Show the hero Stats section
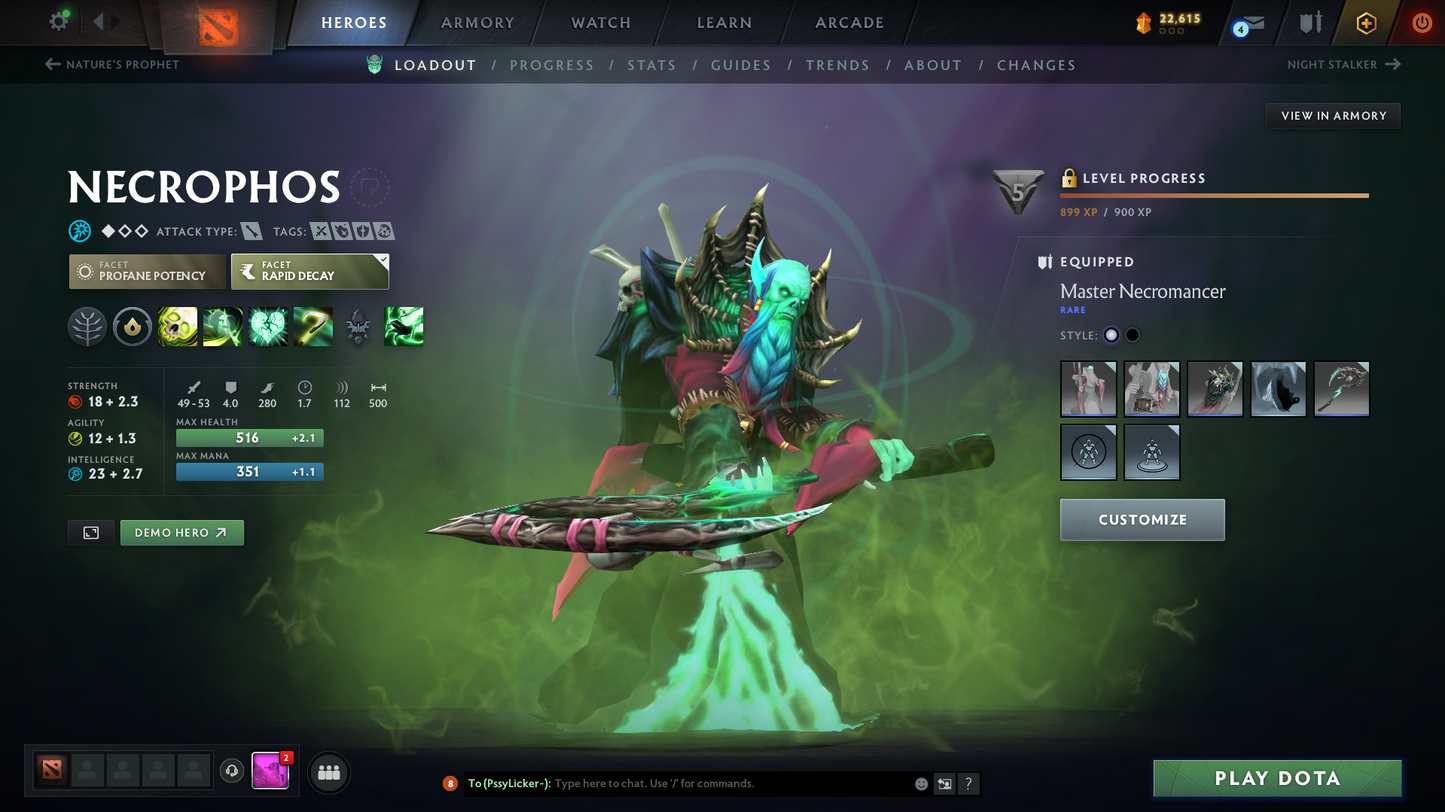This screenshot has width=1445, height=812. tap(652, 65)
